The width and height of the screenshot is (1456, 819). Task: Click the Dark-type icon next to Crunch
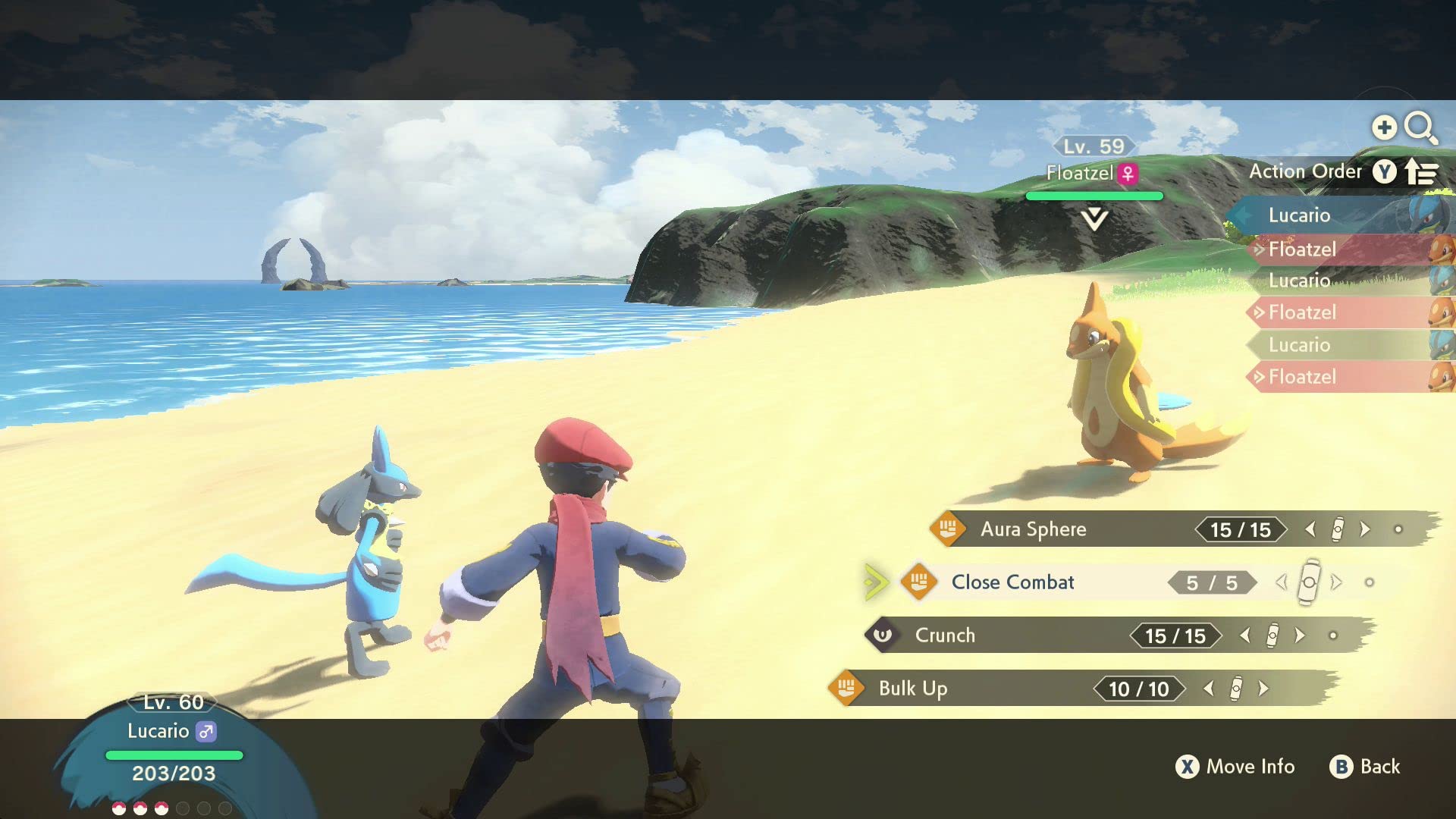click(883, 635)
